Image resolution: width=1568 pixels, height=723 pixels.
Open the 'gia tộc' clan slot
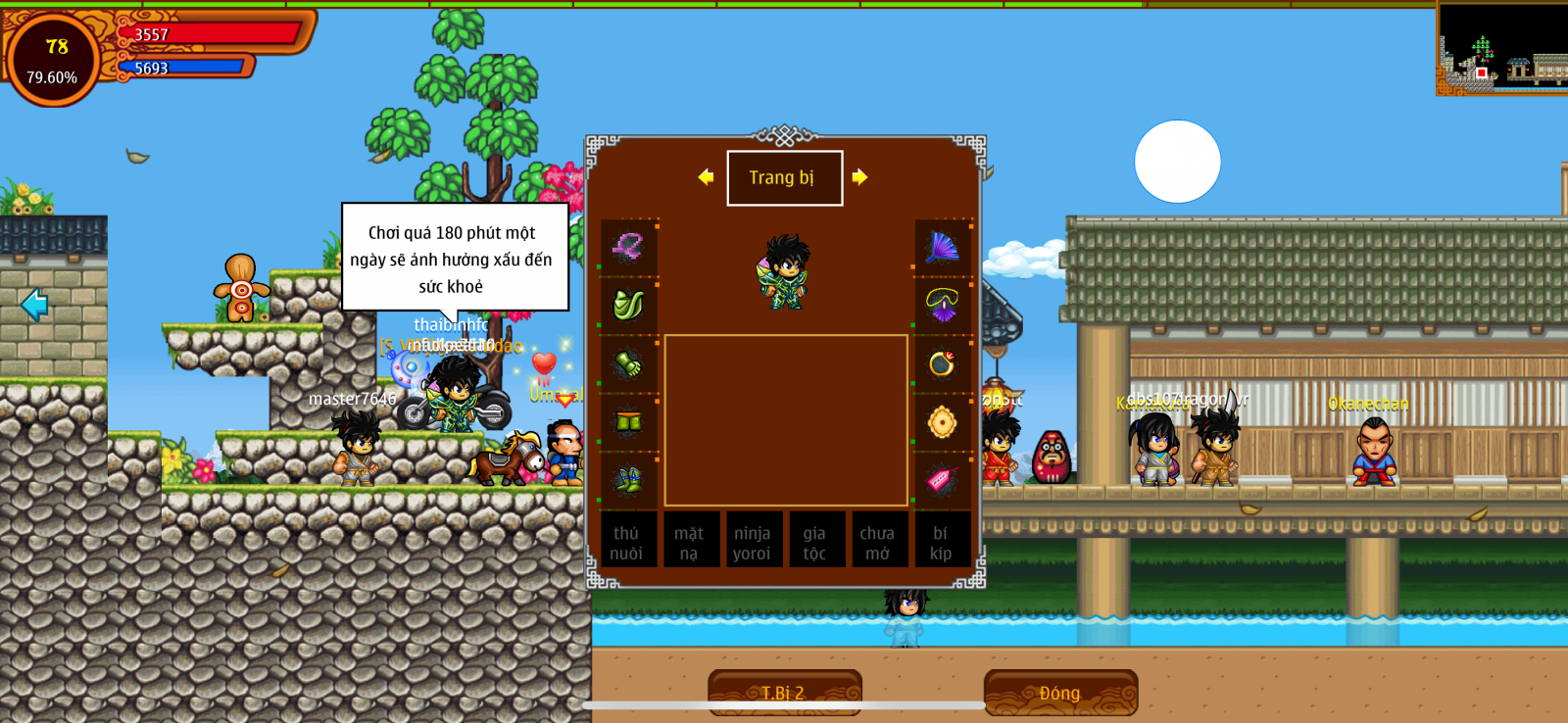pyautogui.click(x=815, y=542)
